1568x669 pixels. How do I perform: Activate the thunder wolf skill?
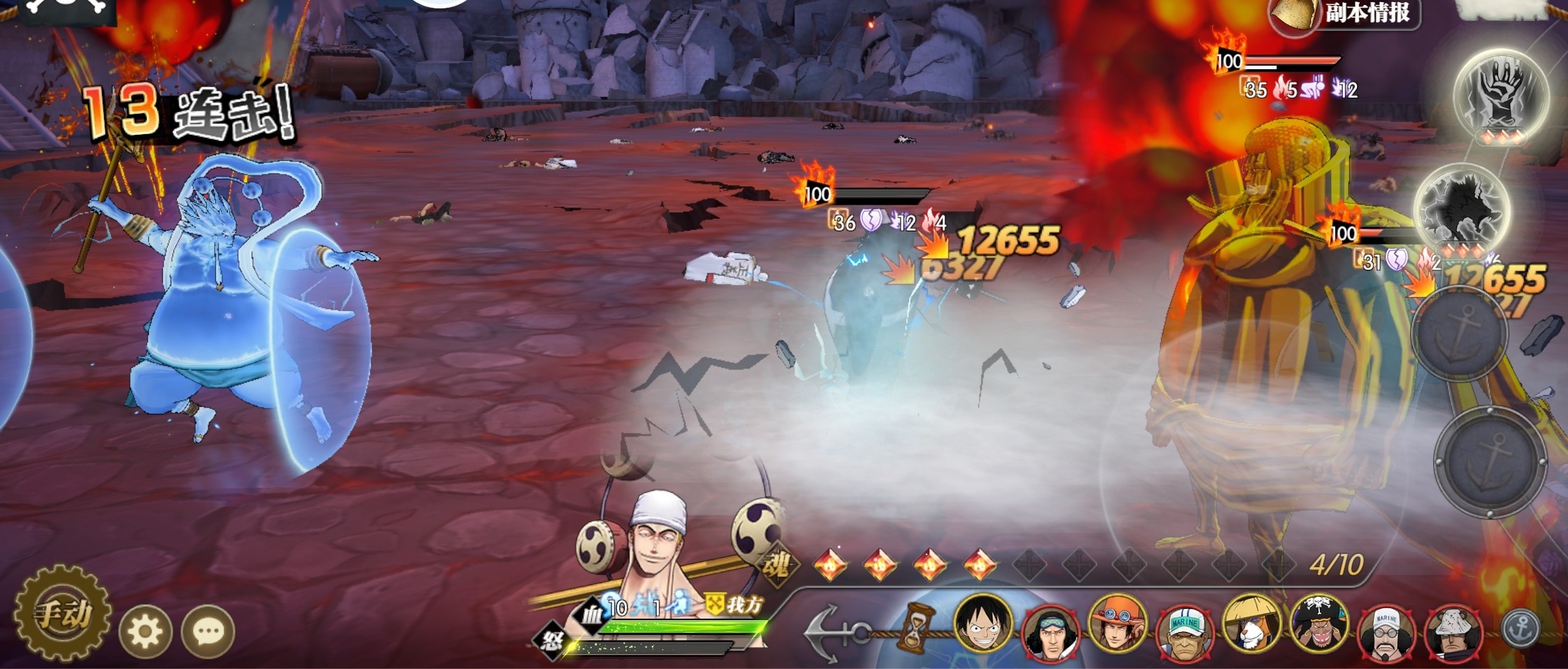(1460, 208)
